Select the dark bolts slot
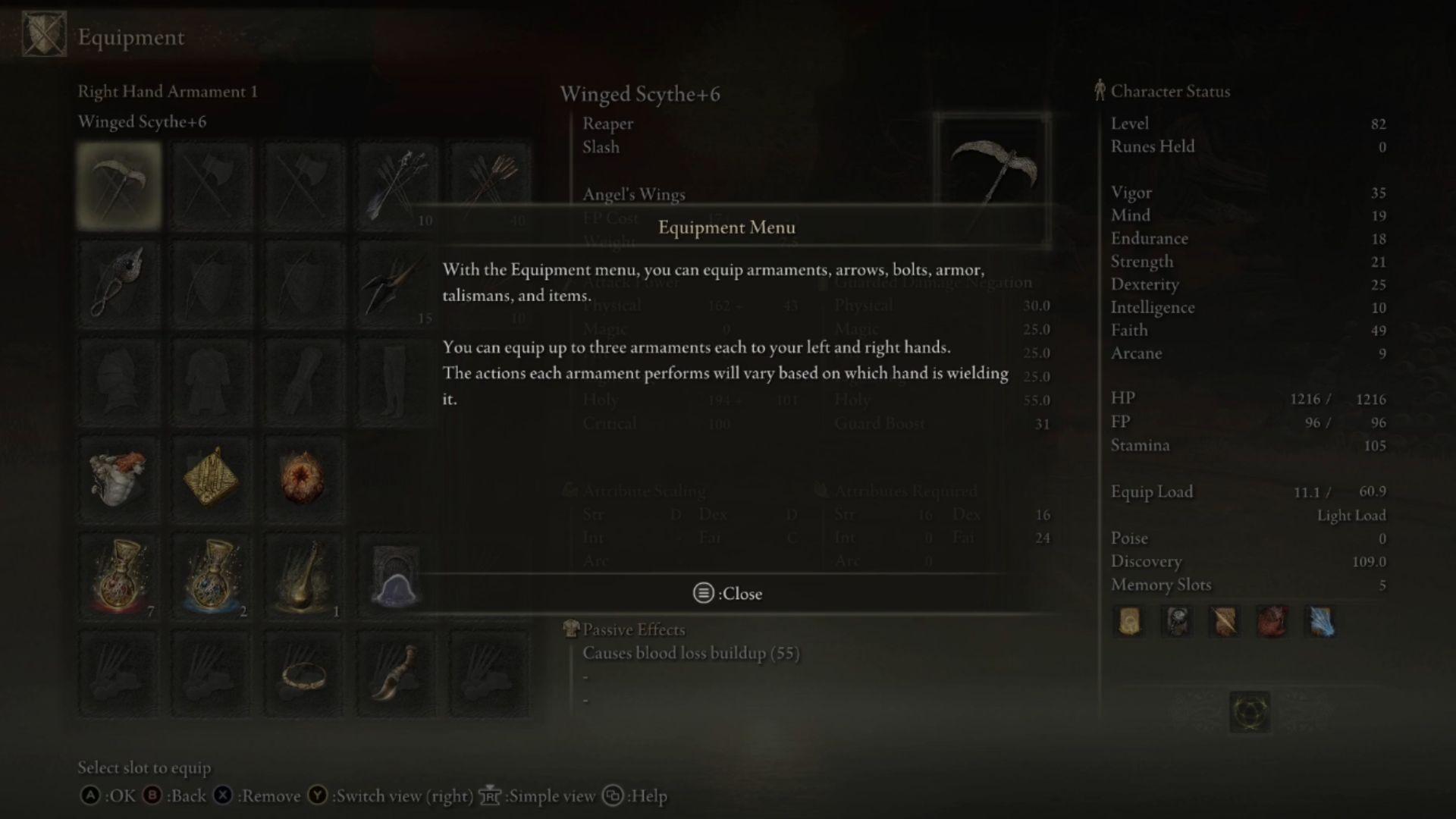 coord(396,284)
